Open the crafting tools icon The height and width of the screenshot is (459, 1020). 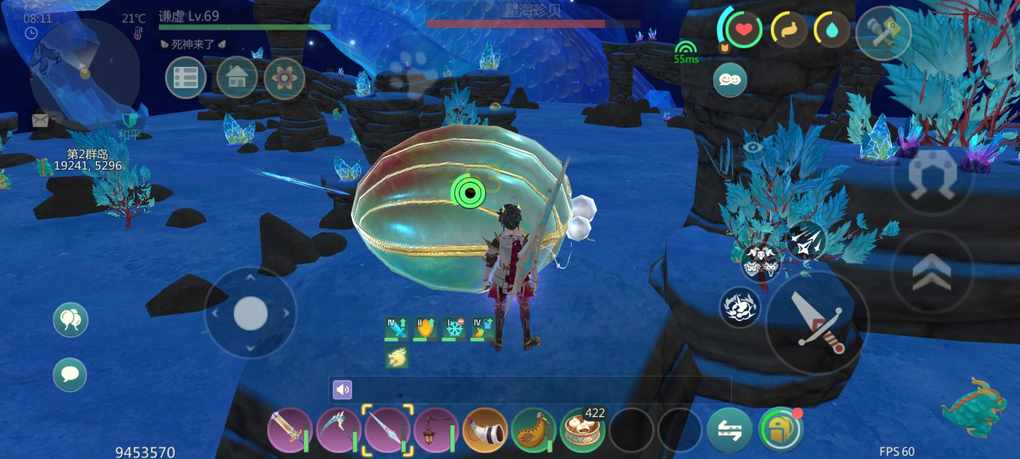pyautogui.click(x=883, y=32)
